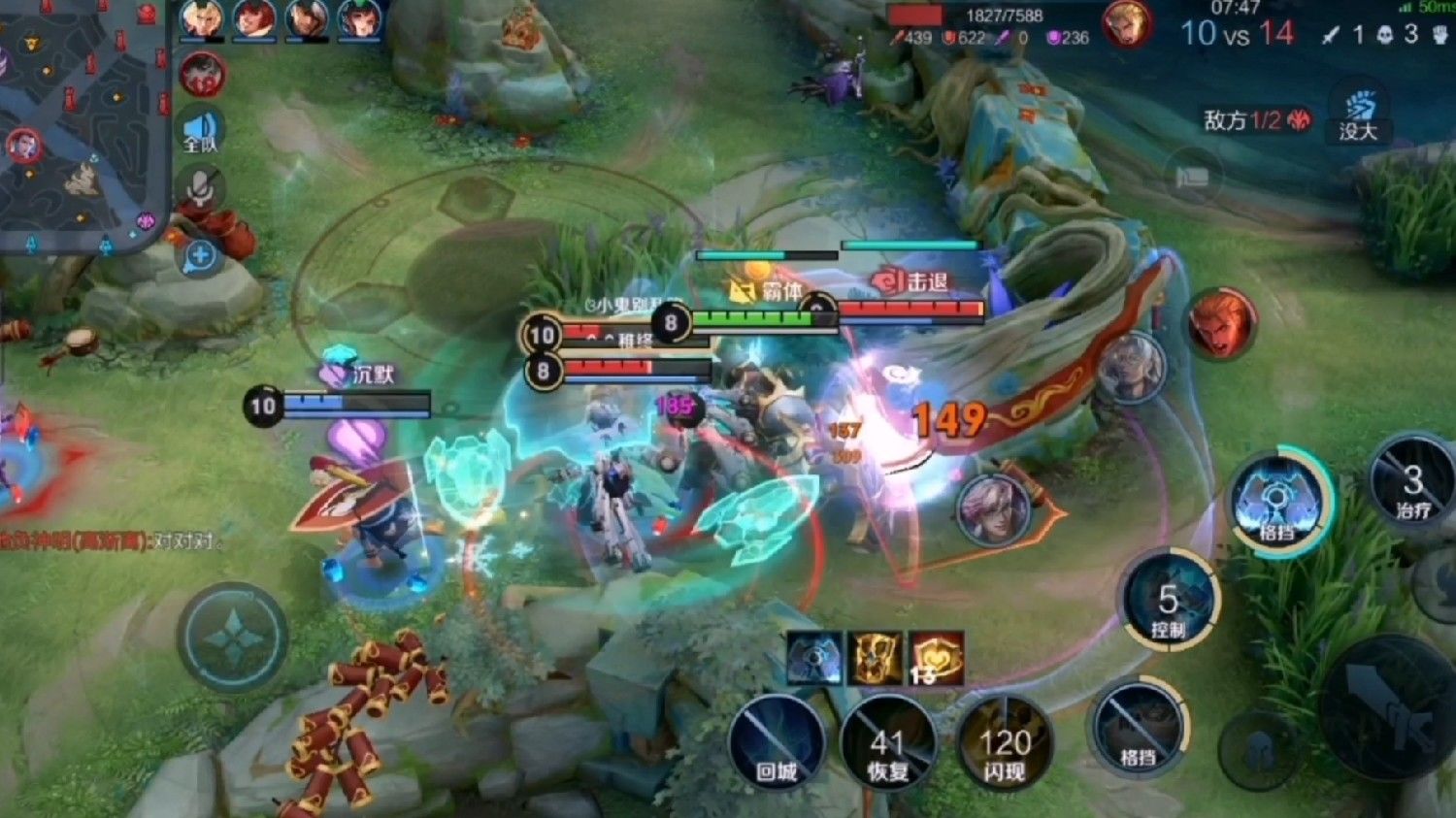The width and height of the screenshot is (1456, 818).
Task: Tap the movement joystick pad
Action: click(232, 637)
